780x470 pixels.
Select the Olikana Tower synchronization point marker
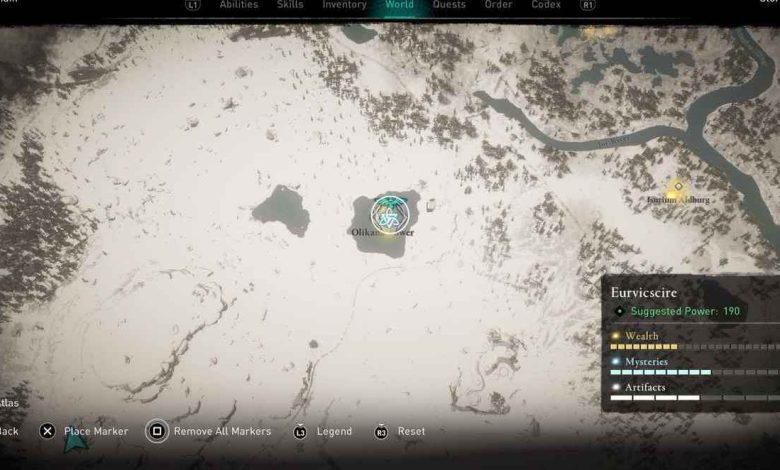(x=389, y=213)
